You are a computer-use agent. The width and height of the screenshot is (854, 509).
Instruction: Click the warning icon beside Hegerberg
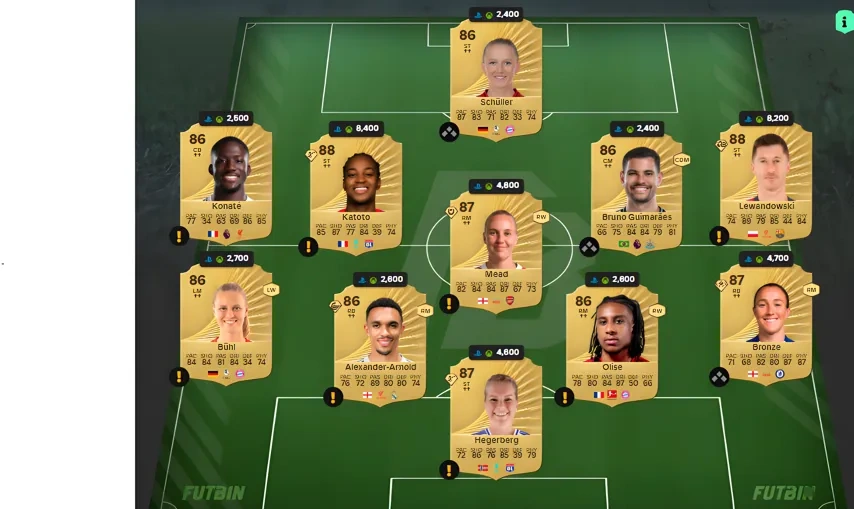[449, 469]
